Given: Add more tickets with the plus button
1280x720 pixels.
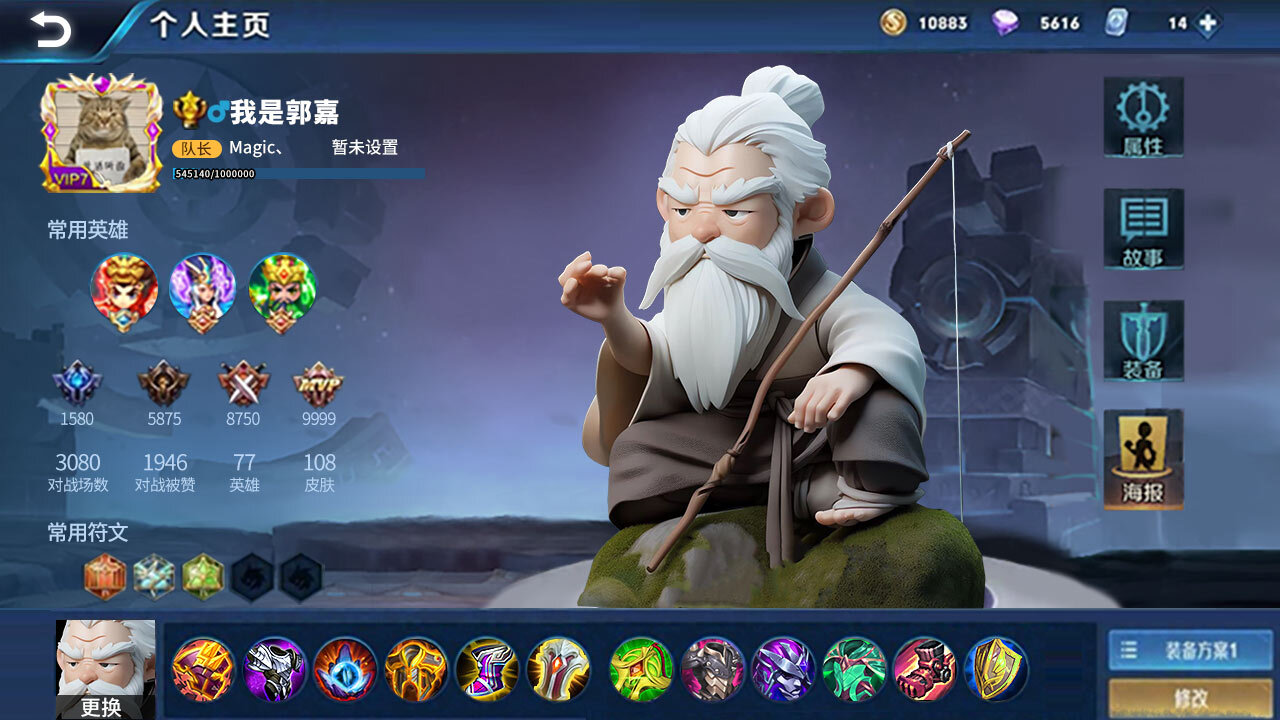Looking at the screenshot, I should (1208, 23).
